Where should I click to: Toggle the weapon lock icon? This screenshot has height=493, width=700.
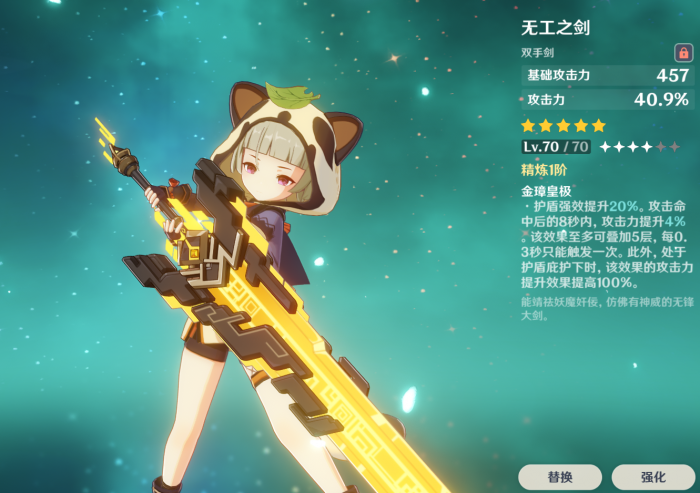(683, 52)
